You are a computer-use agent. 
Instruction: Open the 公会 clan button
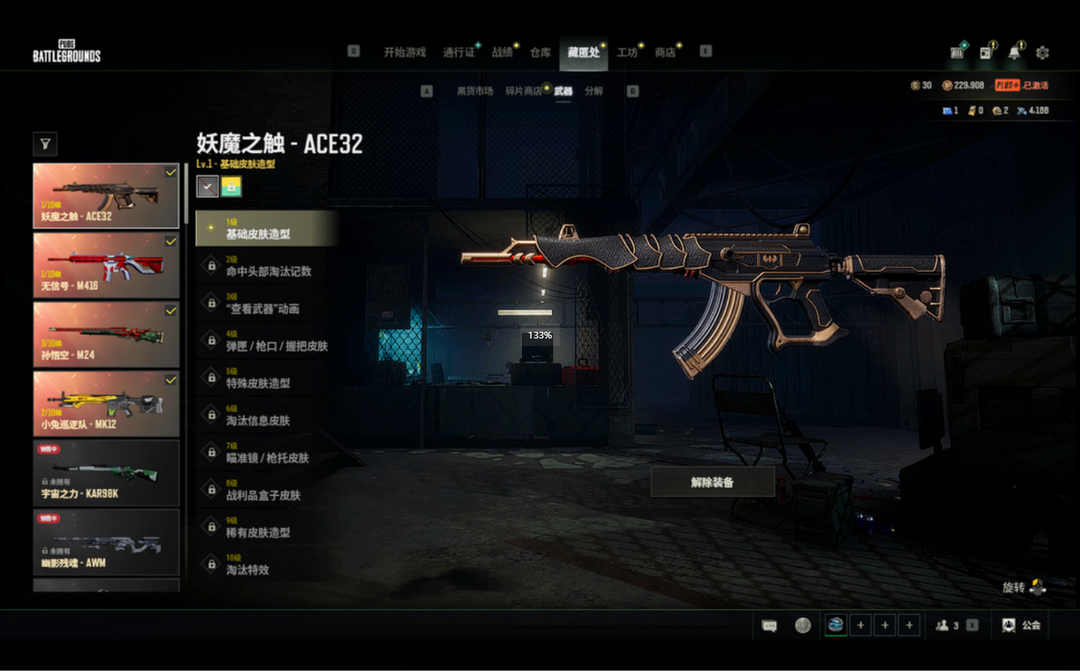[1021, 625]
